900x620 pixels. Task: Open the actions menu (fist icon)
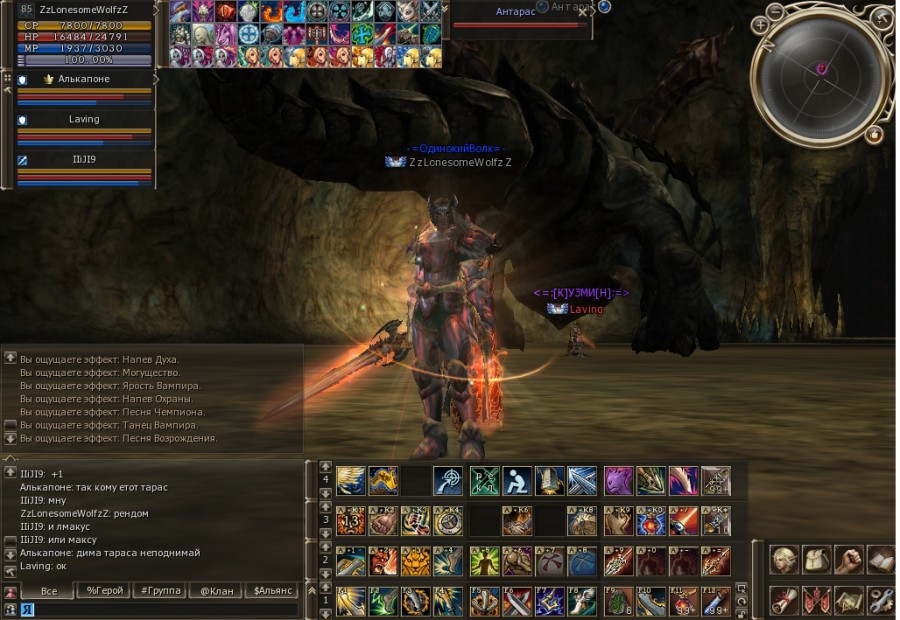848,561
